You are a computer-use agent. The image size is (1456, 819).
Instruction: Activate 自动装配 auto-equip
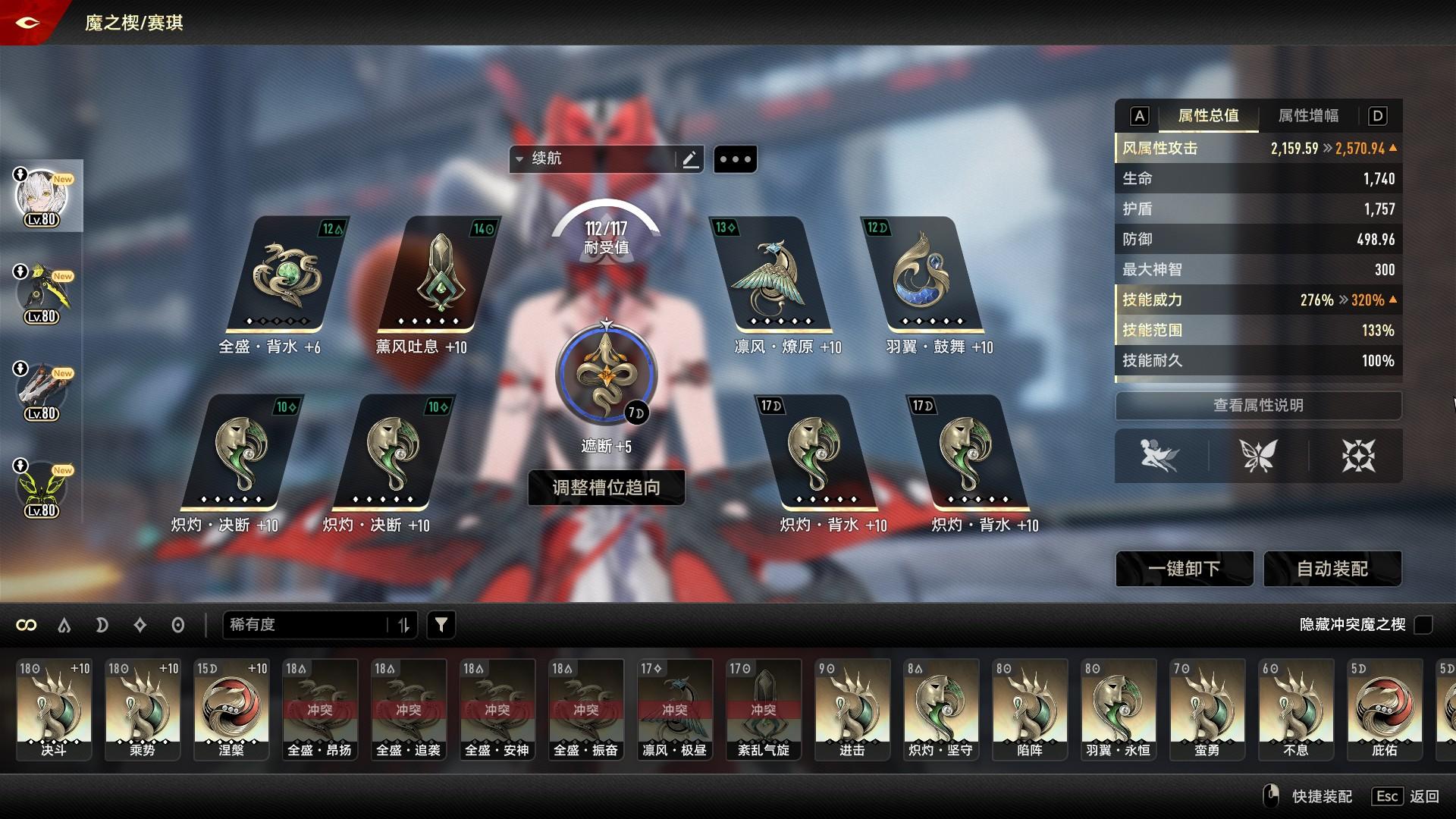[x=1332, y=569]
